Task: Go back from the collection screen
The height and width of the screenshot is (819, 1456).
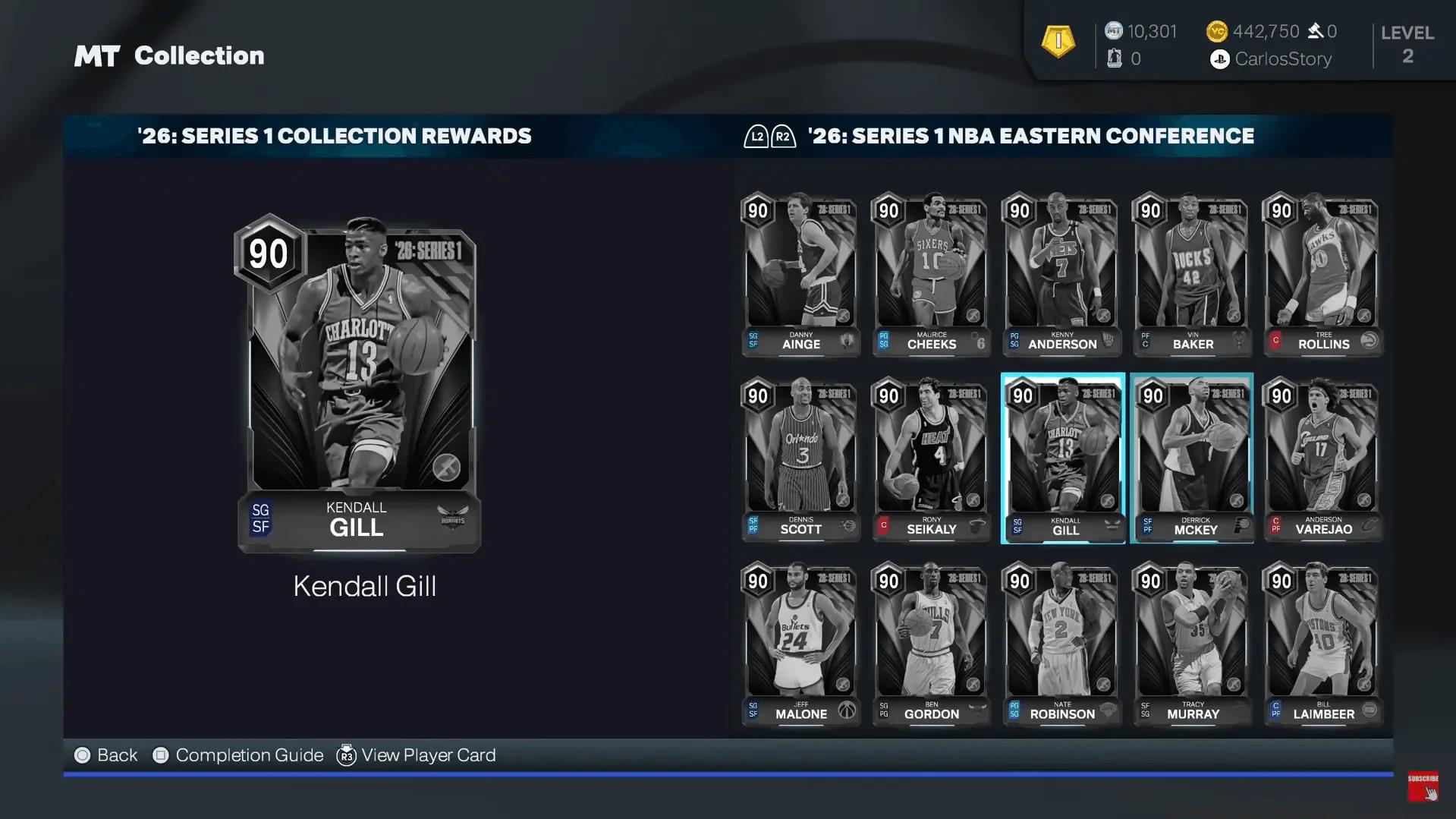Action: click(x=106, y=755)
